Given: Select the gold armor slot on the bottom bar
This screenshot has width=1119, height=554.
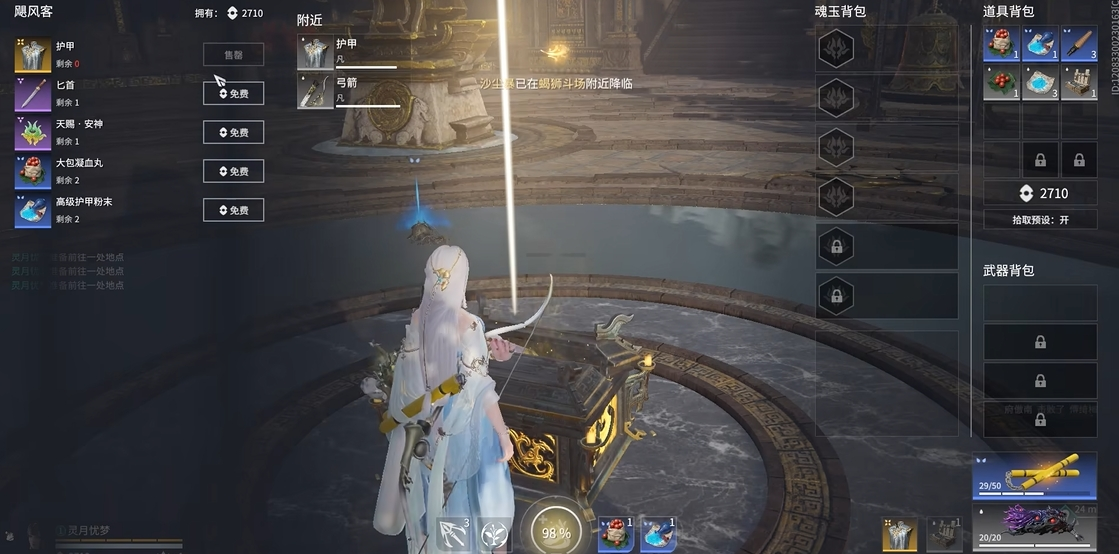Looking at the screenshot, I should (x=899, y=535).
